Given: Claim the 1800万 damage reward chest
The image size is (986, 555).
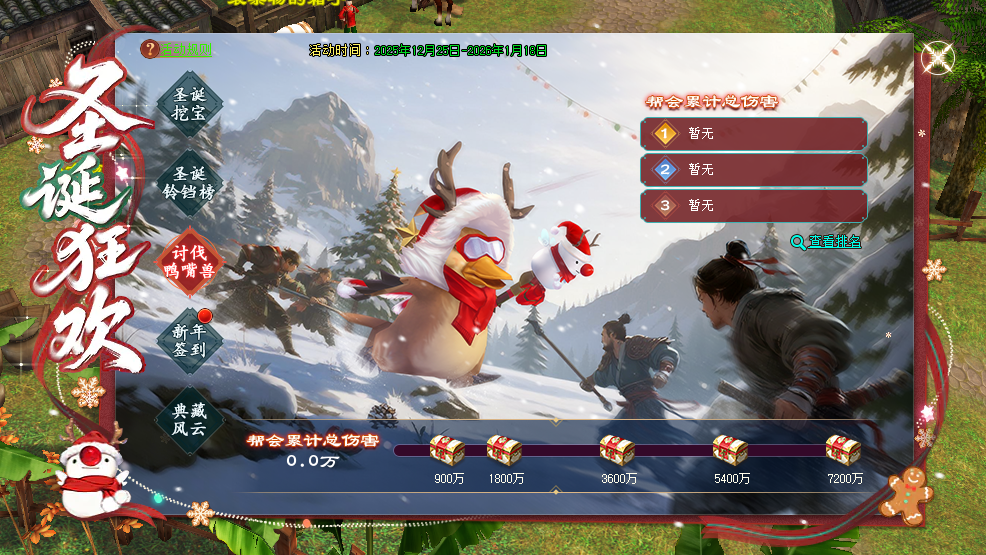Looking at the screenshot, I should [505, 450].
